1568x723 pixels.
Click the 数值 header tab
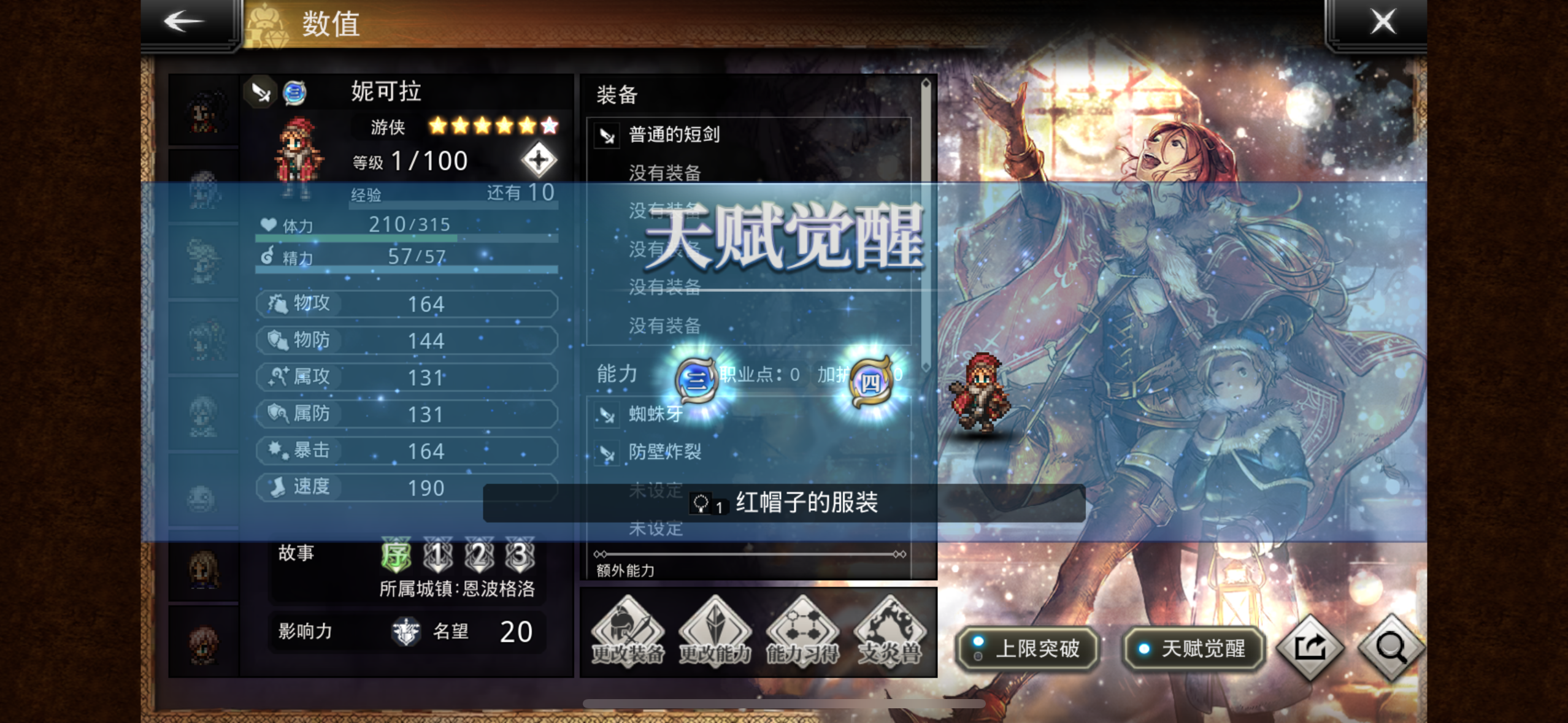[x=329, y=25]
